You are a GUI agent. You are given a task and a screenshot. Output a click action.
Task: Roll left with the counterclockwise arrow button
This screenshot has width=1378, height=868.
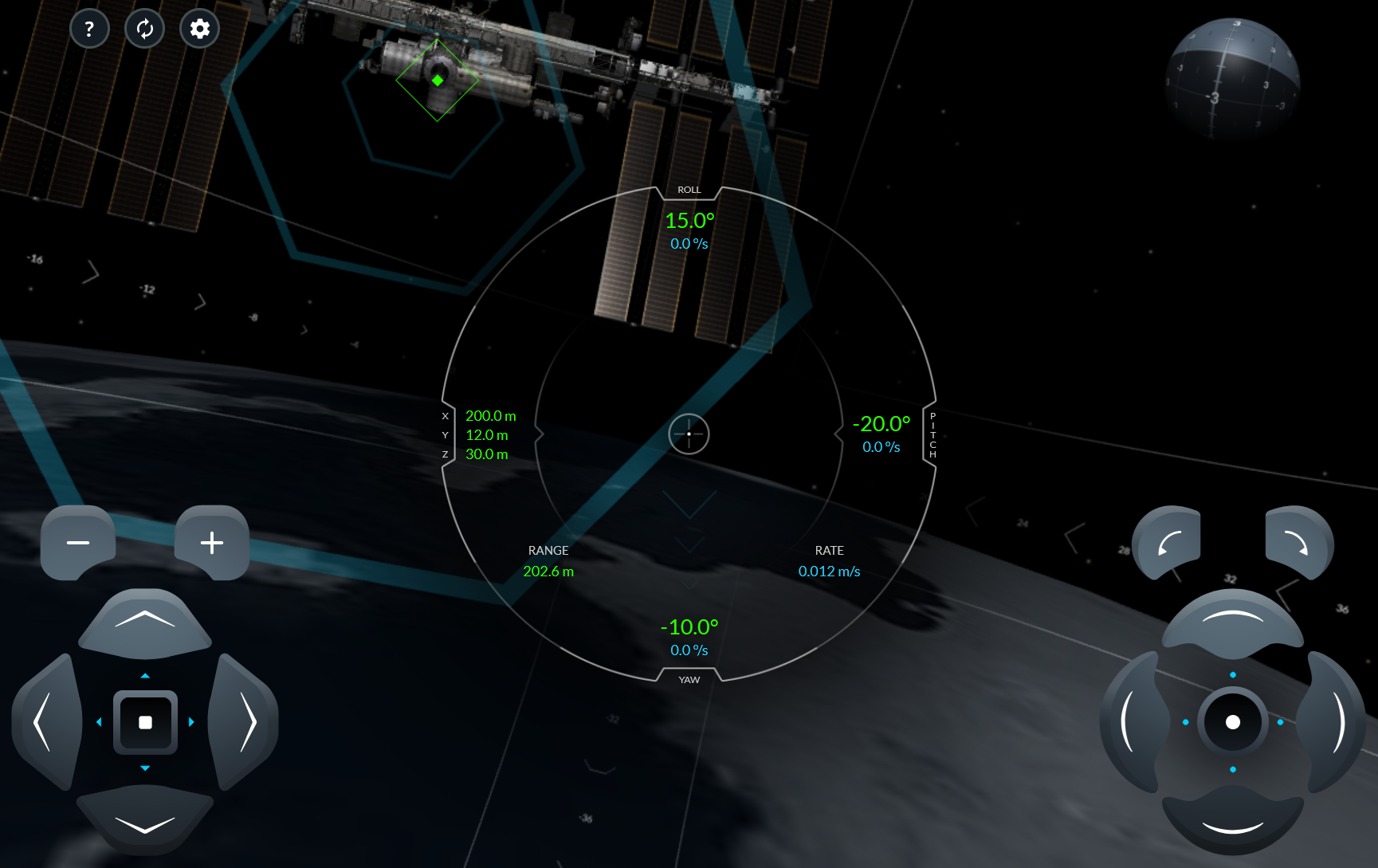point(1168,543)
